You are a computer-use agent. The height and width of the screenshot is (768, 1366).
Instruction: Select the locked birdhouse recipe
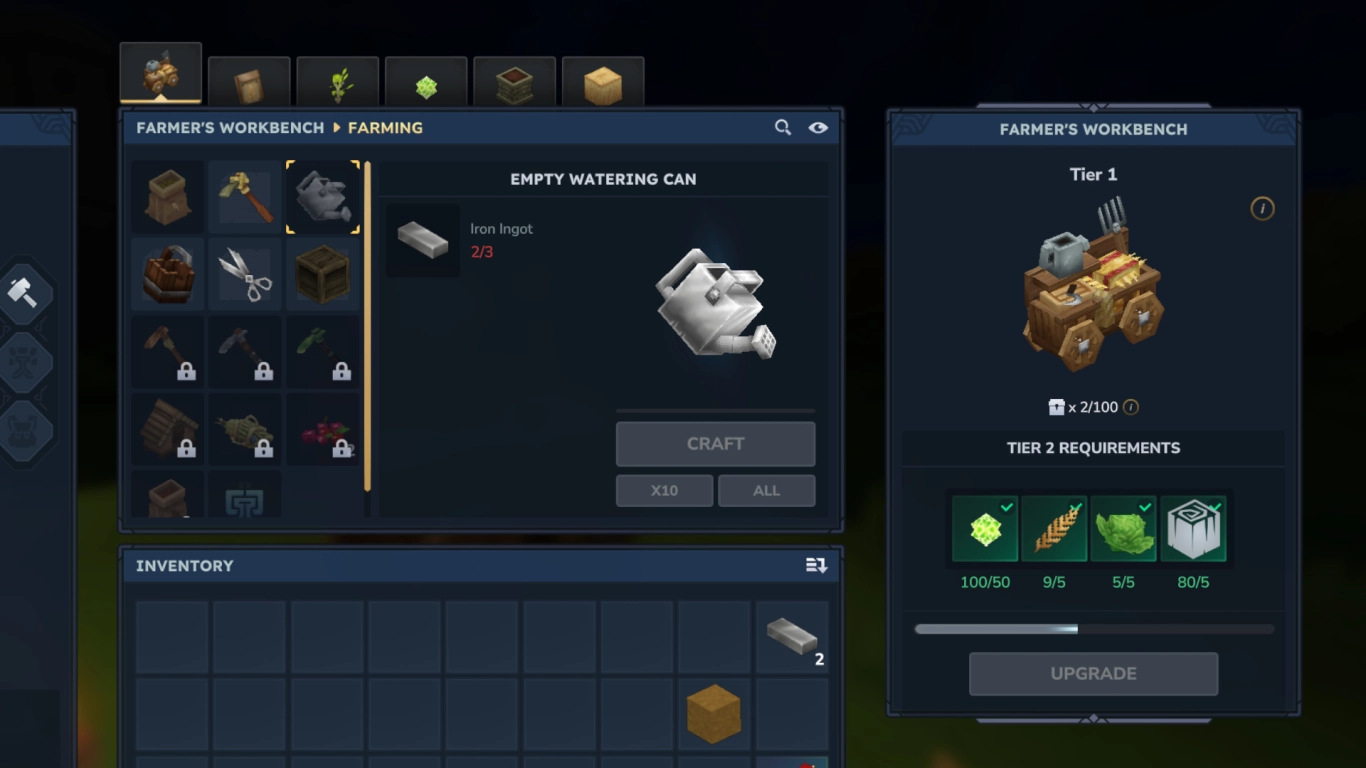click(x=167, y=428)
